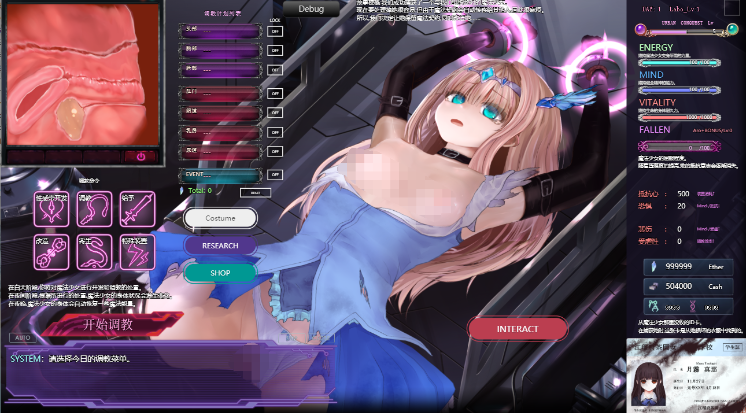The image size is (746, 413).
Task: Toggle the OFF switch on the EVENT row
Action: pos(275,173)
